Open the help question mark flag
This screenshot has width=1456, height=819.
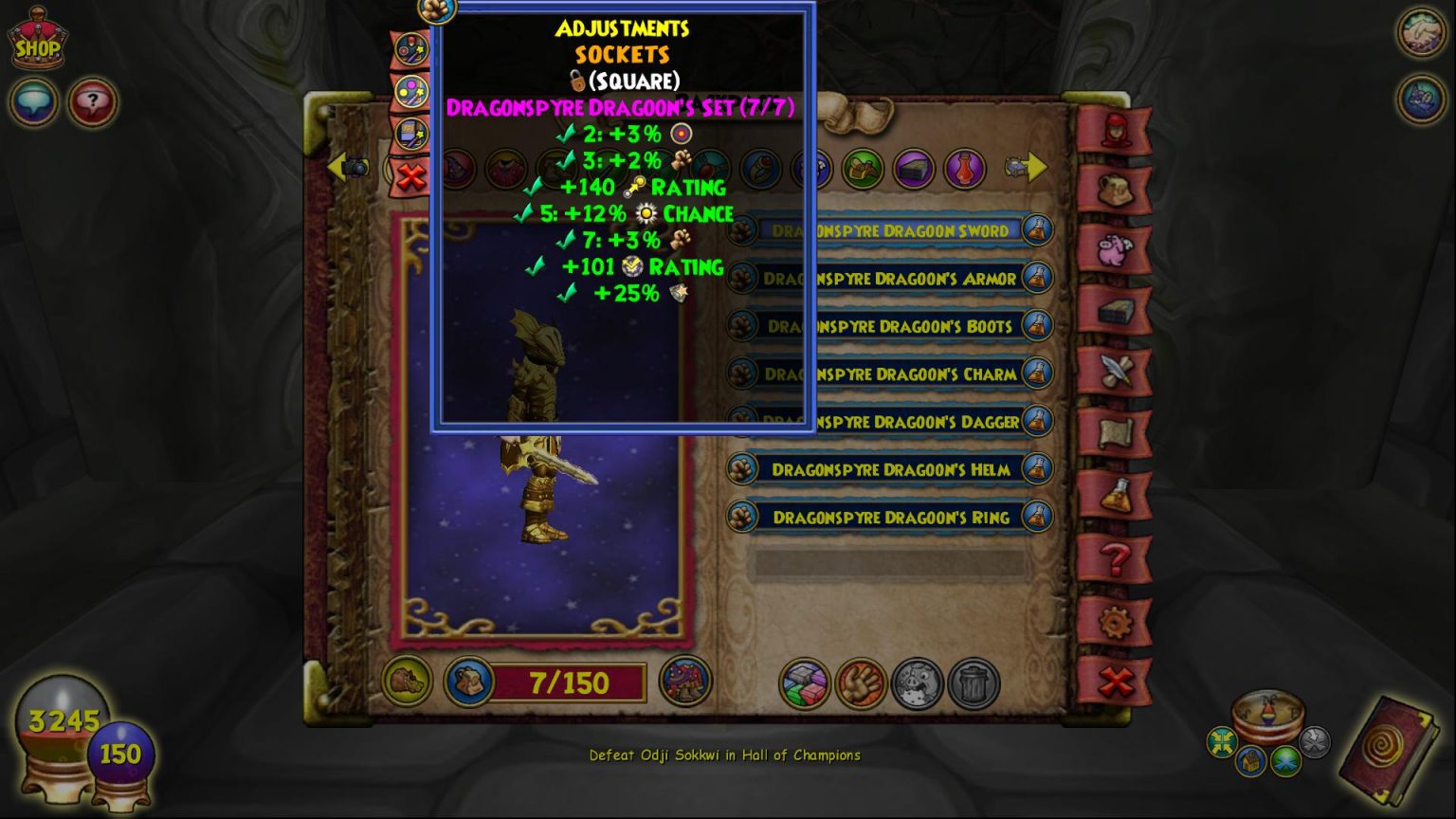coord(1119,557)
